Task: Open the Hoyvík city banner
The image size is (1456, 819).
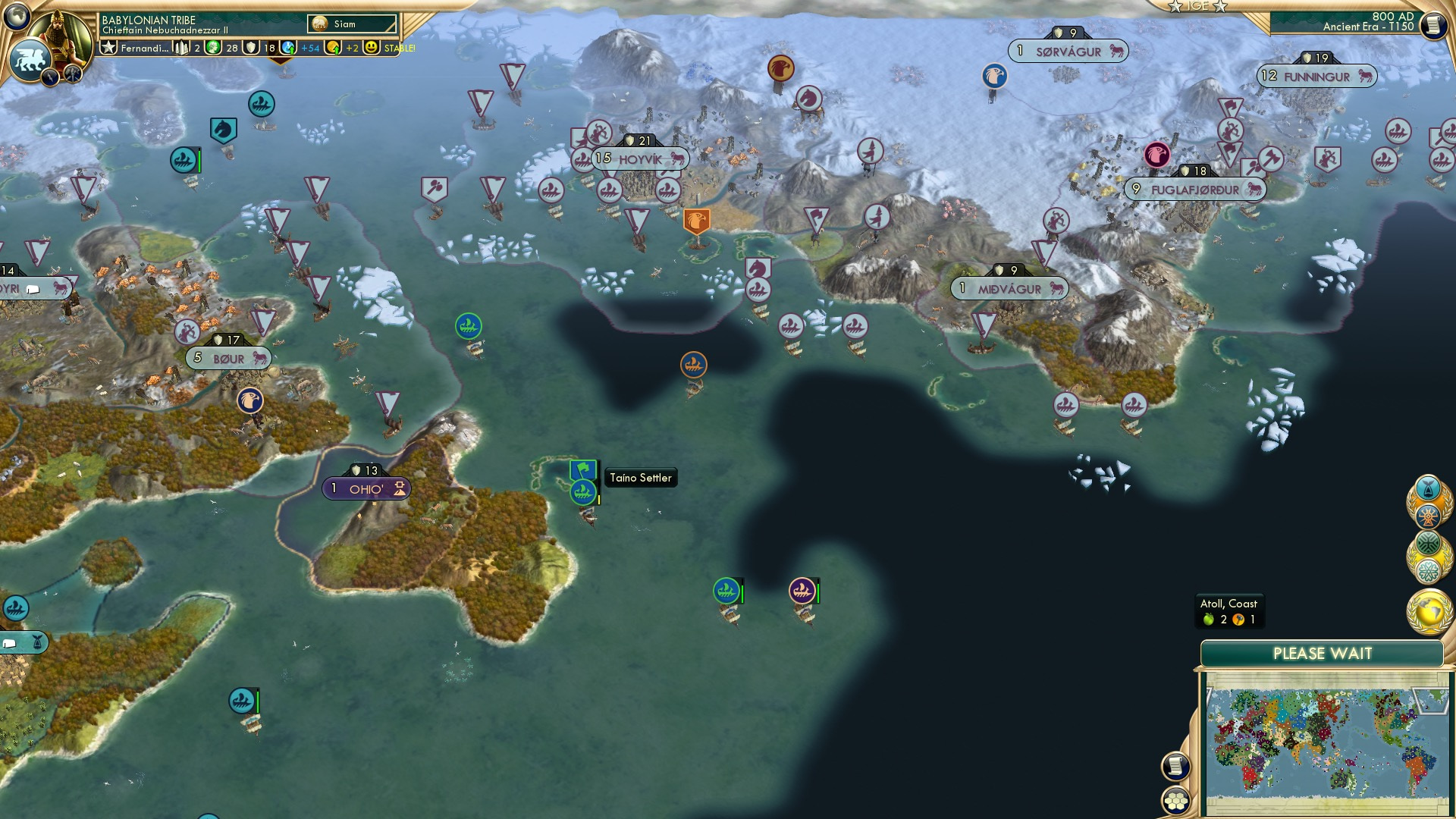Action: (x=641, y=158)
